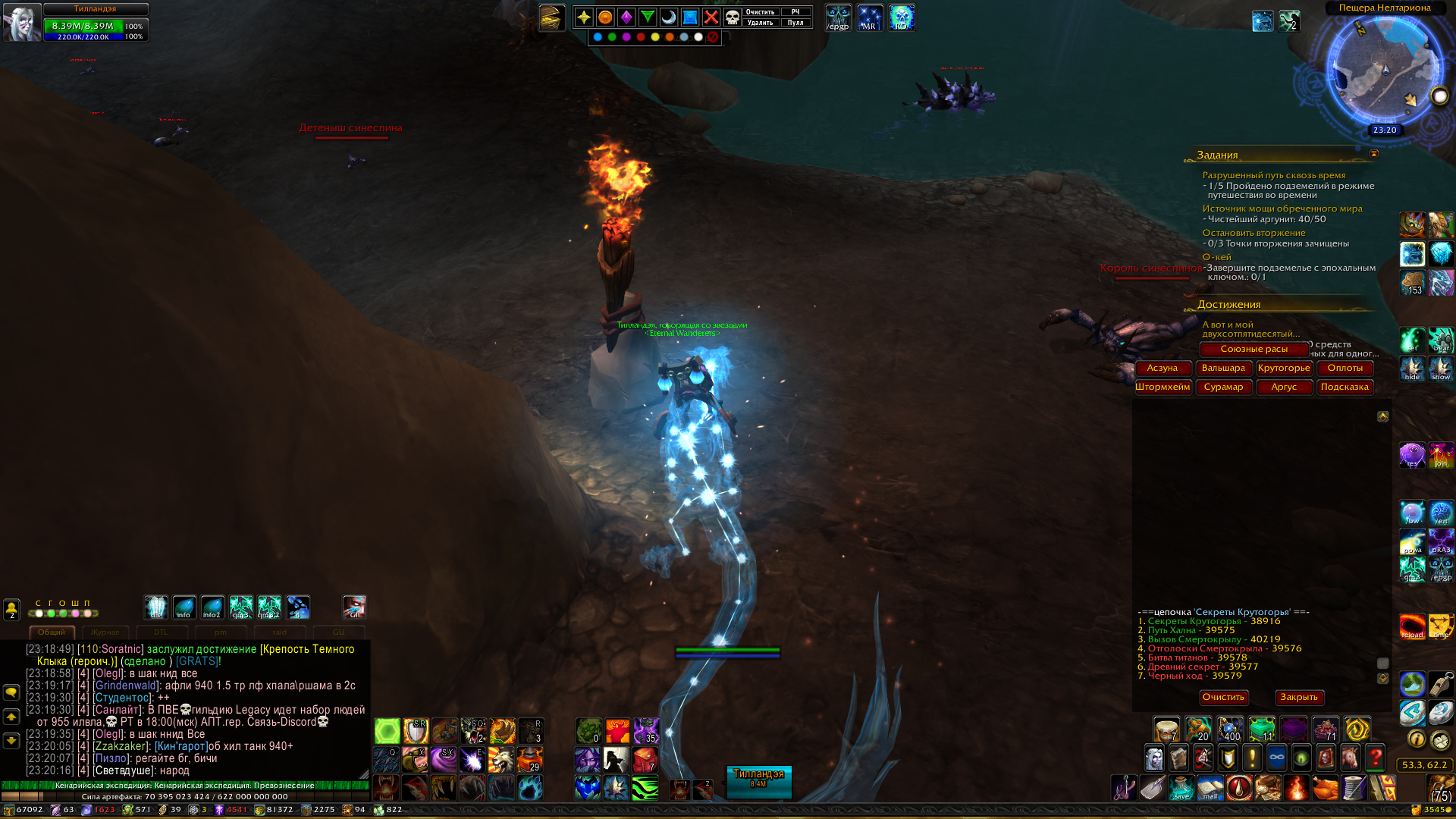
Task: Switch to the Журнал chat tab
Action: [105, 632]
